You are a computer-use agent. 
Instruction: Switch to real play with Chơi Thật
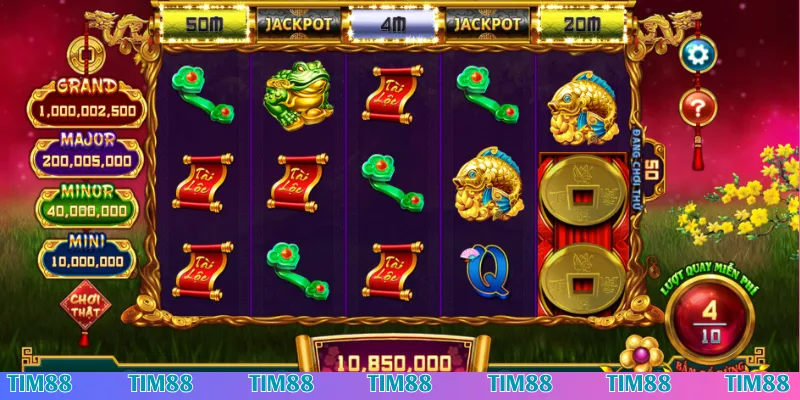tap(85, 303)
